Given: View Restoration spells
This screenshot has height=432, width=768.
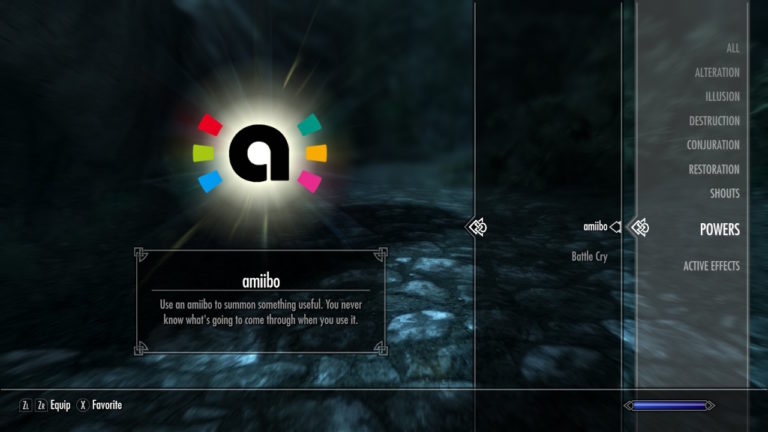Looking at the screenshot, I should click(713, 169).
